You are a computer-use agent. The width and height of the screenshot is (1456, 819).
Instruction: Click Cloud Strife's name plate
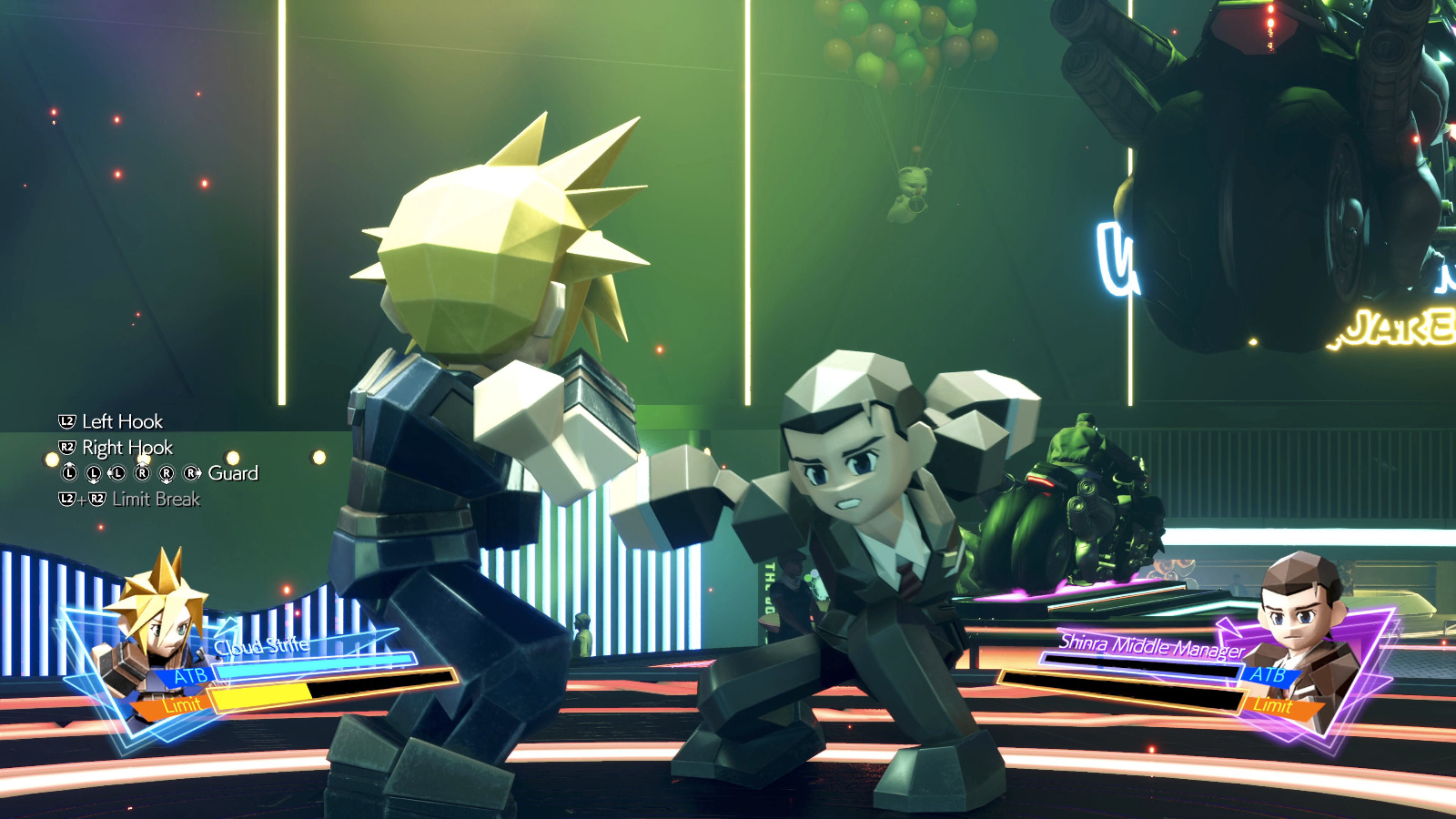(x=261, y=645)
